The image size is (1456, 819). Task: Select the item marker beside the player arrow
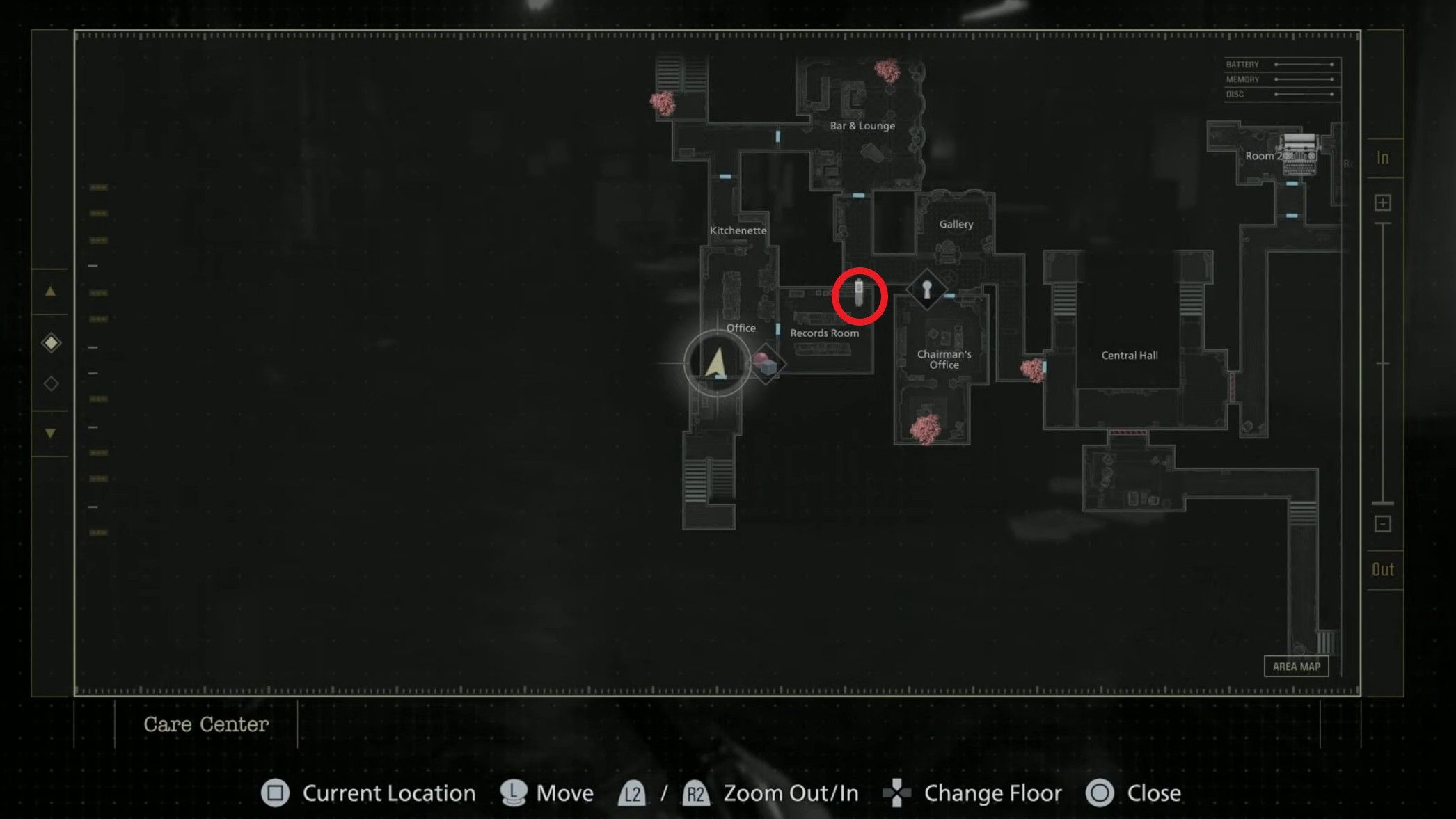point(766,364)
